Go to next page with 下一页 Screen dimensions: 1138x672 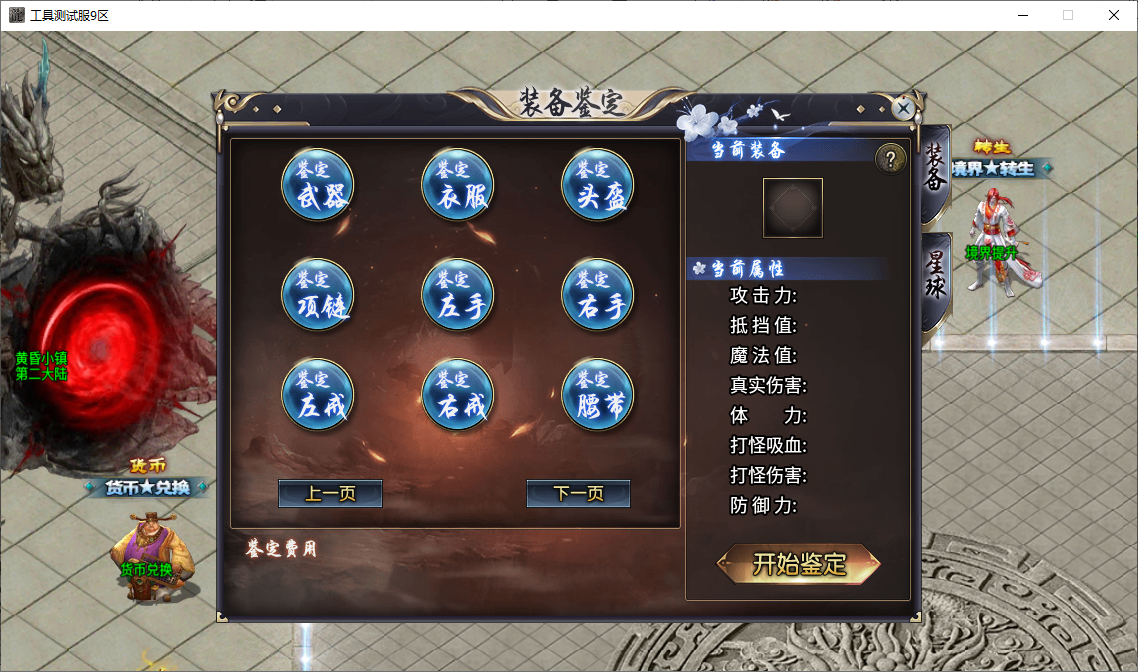tap(578, 494)
